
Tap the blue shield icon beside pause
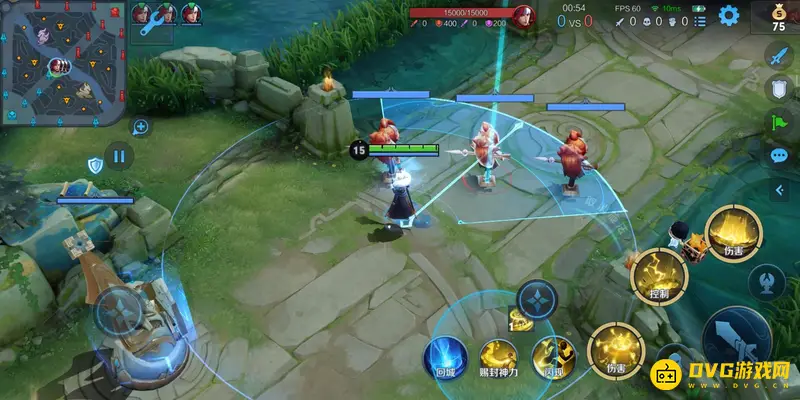point(95,165)
